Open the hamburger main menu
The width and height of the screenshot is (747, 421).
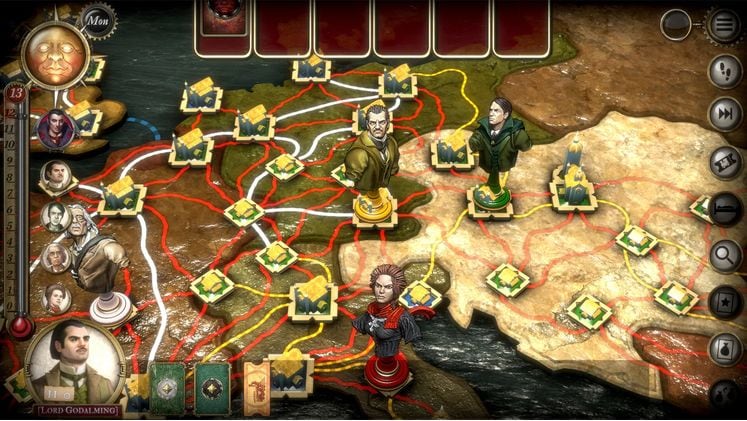[722, 23]
